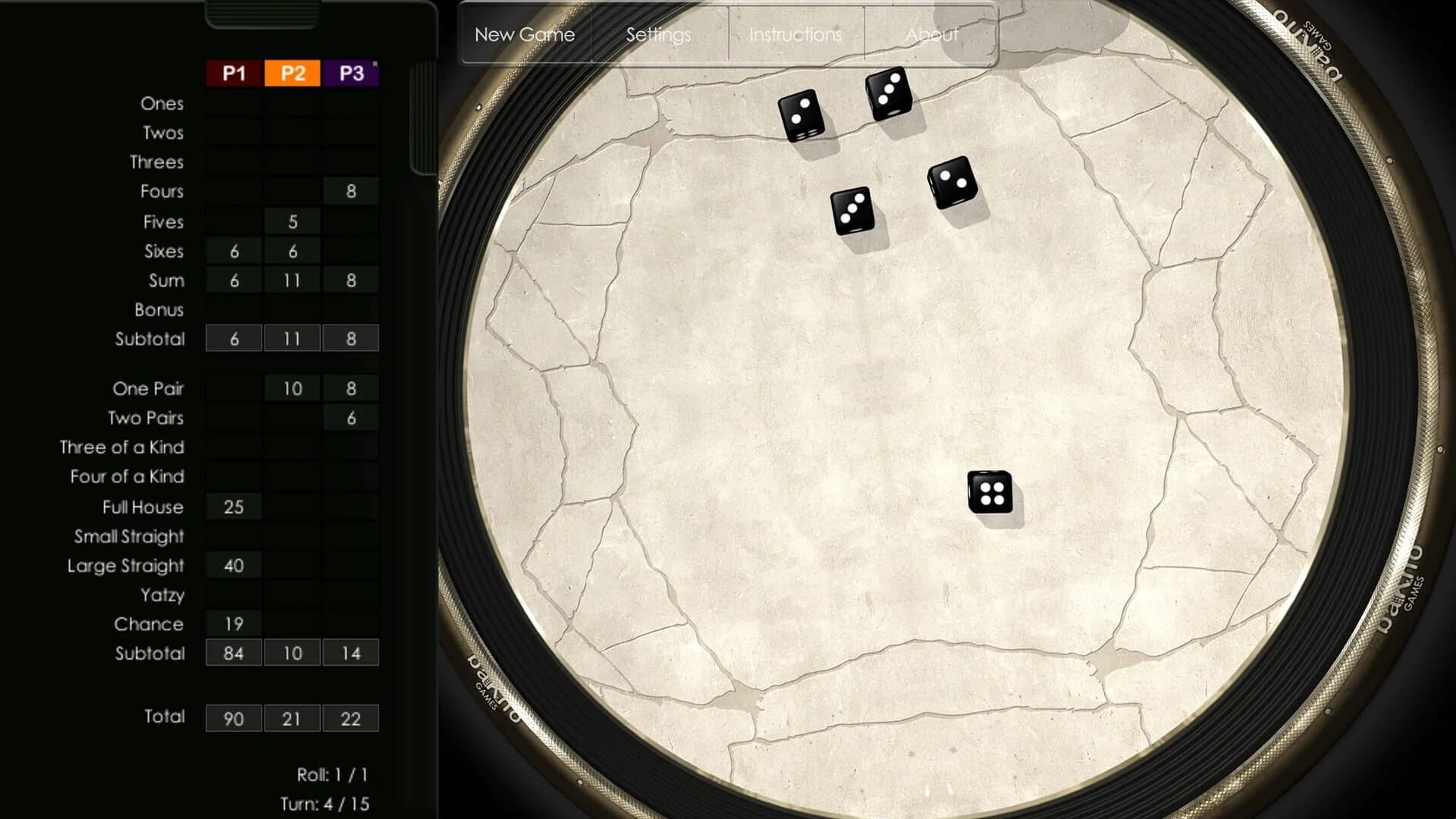The width and height of the screenshot is (1456, 819).
Task: Click the purple P3 column badge
Action: [x=350, y=74]
